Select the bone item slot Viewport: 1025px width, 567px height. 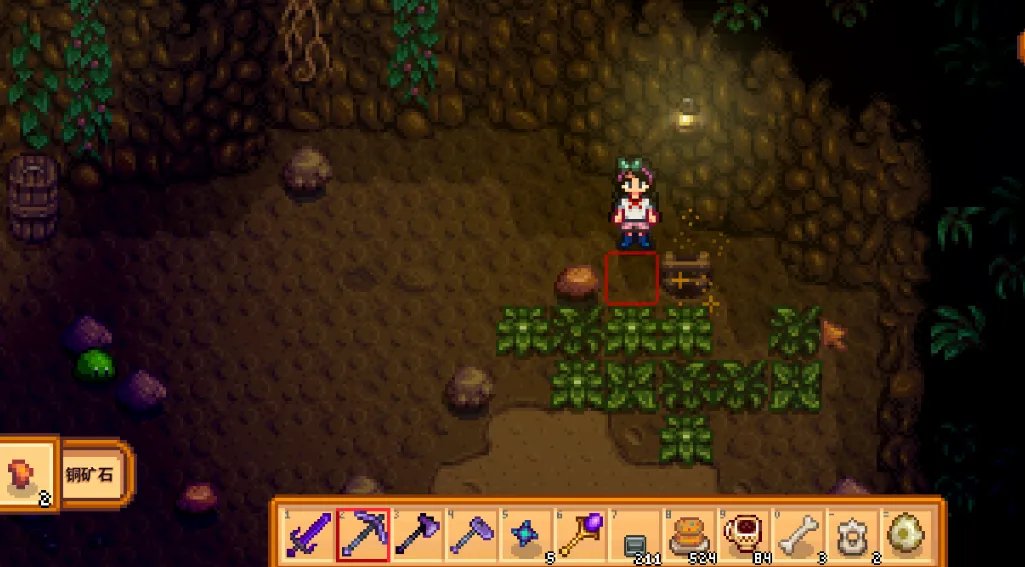point(797,533)
